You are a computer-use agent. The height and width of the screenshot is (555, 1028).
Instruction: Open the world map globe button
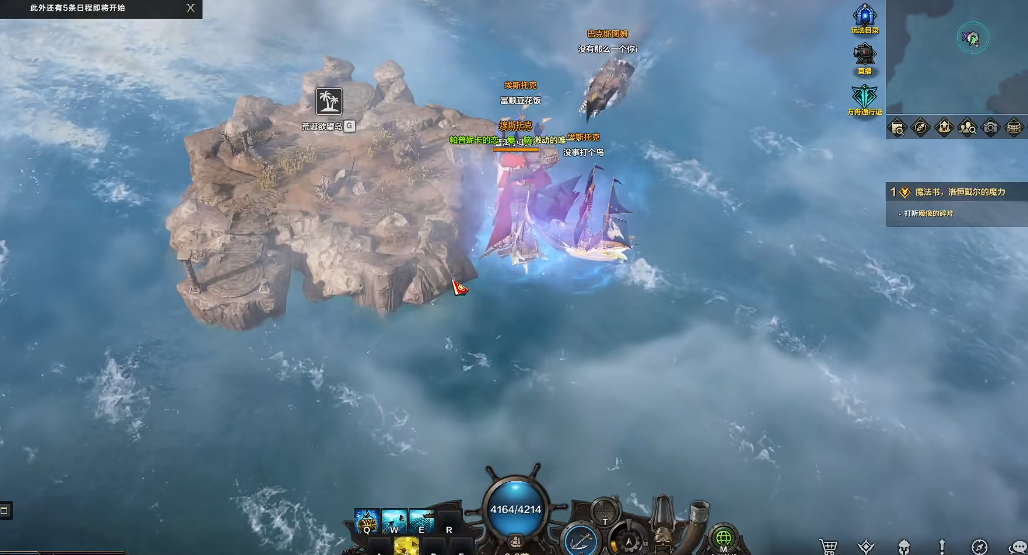[x=724, y=538]
